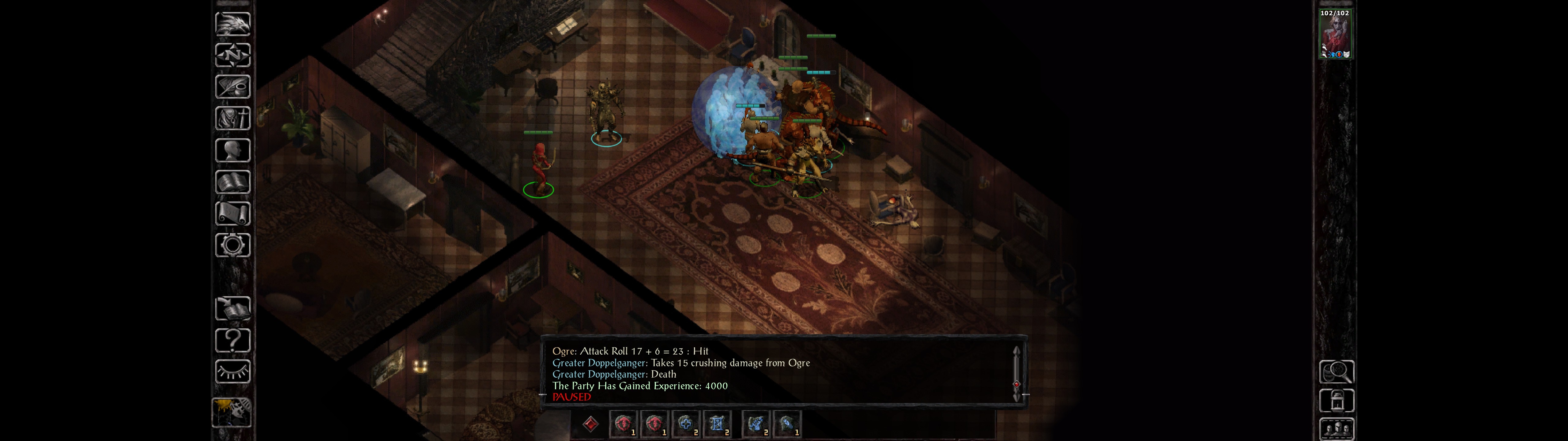Open the priest scroll button
The height and width of the screenshot is (441, 1568).
(232, 214)
